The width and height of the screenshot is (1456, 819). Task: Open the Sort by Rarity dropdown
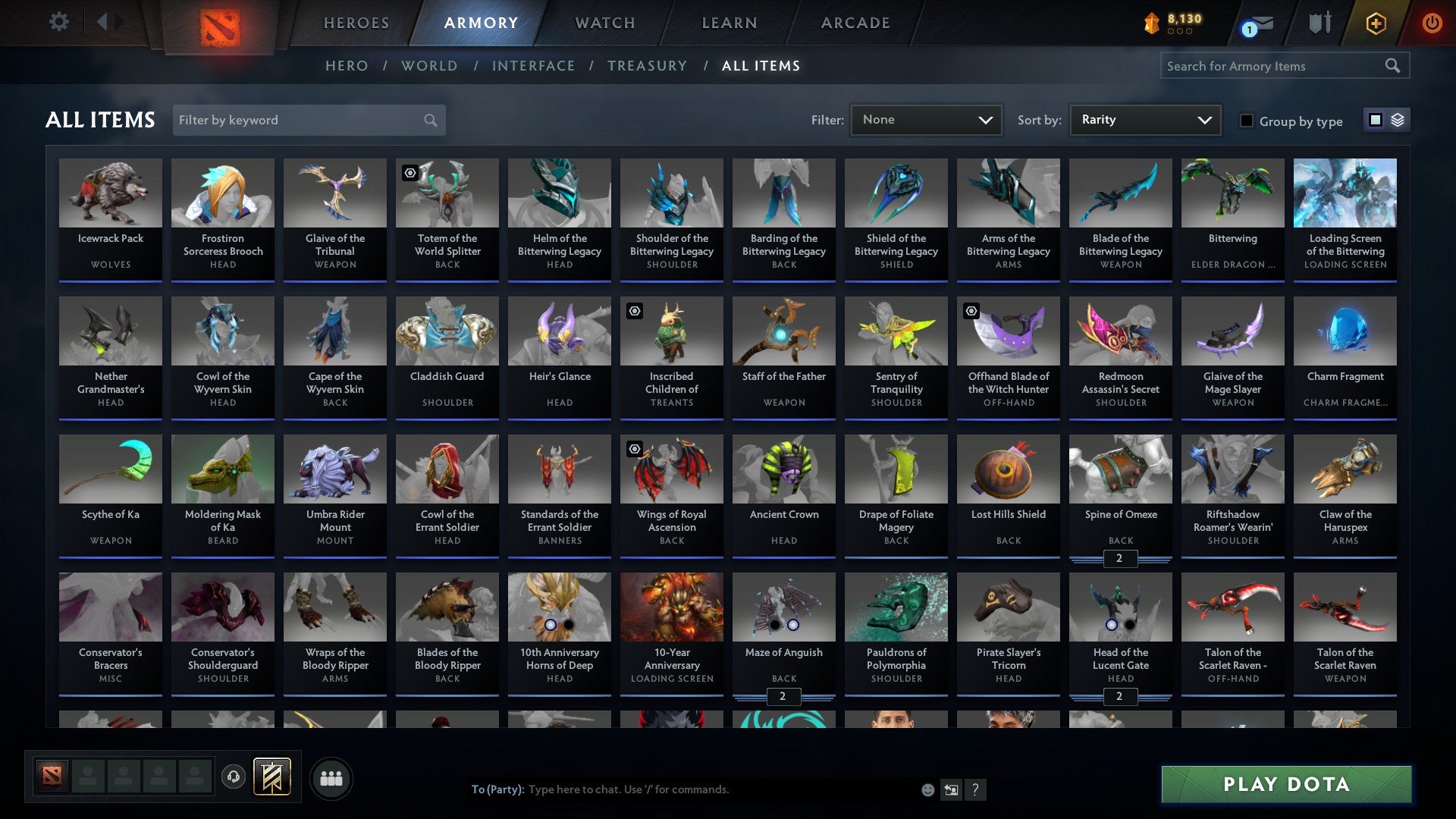tap(1144, 119)
